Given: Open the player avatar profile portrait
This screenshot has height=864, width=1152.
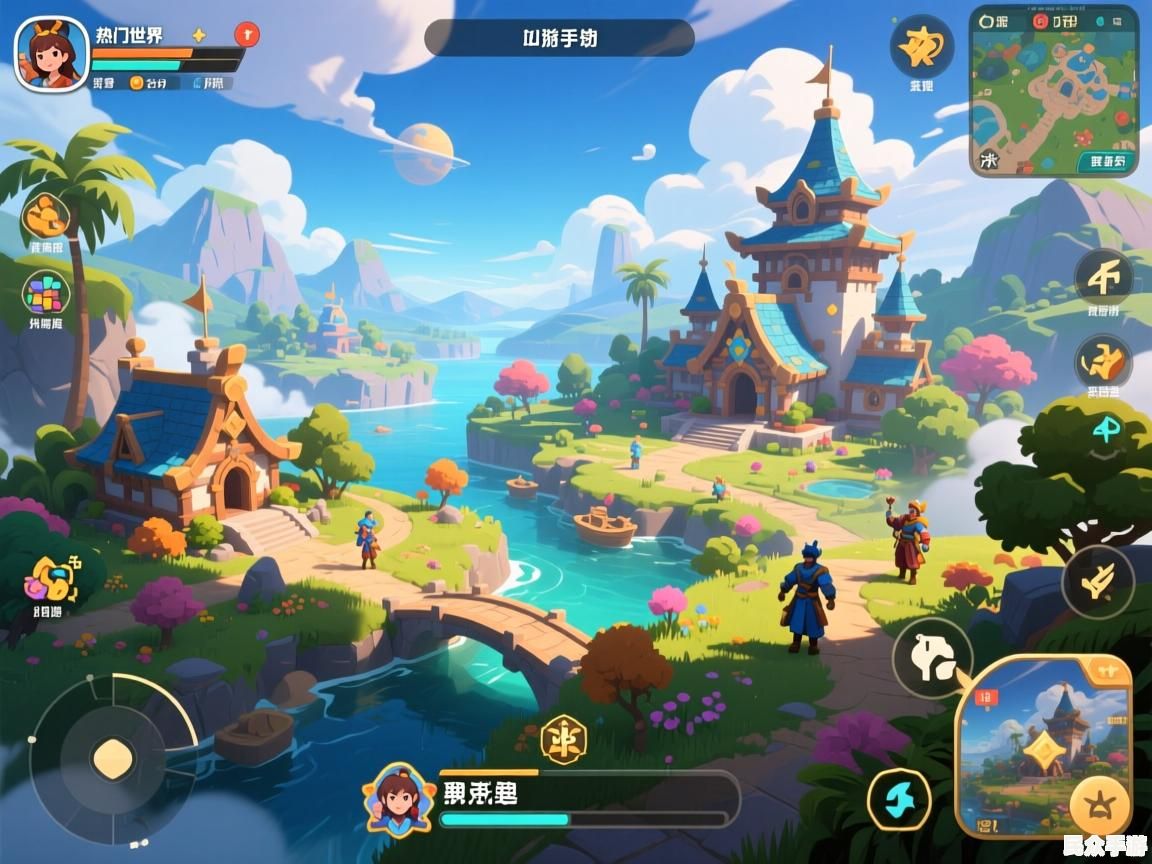Looking at the screenshot, I should click(x=51, y=54).
